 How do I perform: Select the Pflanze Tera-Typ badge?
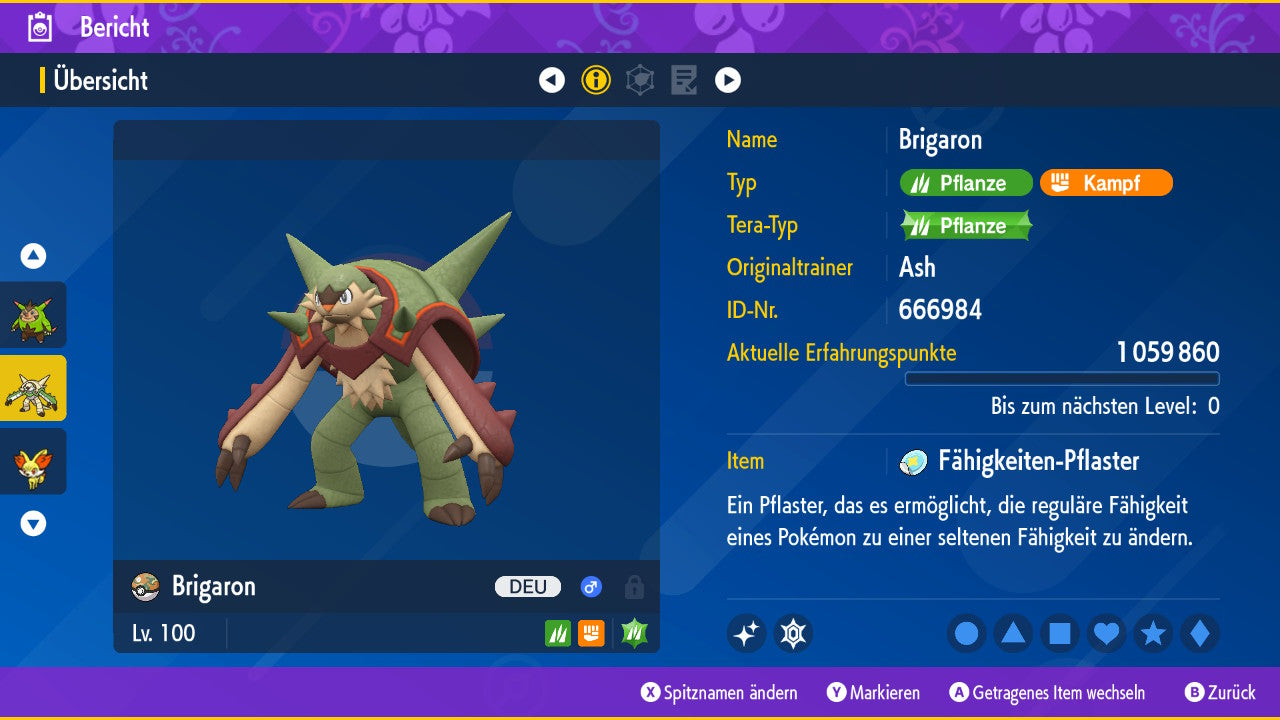pyautogui.click(x=965, y=226)
